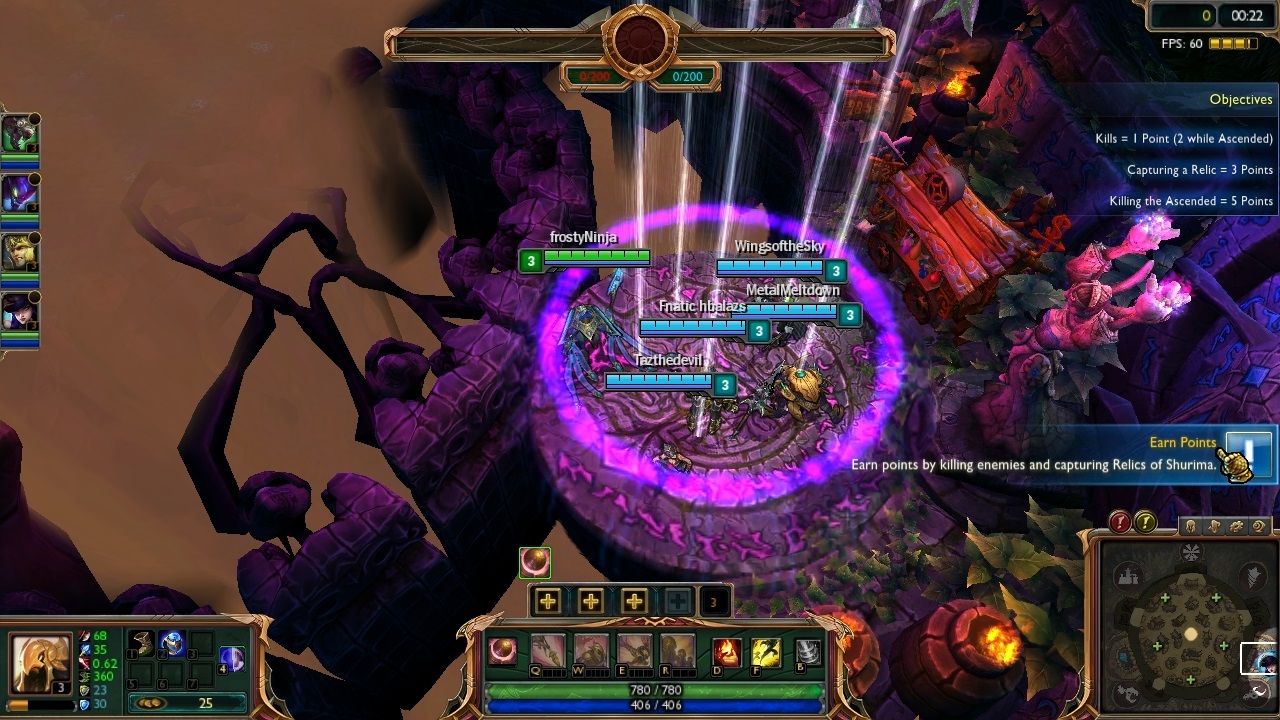Screen dimensions: 1280x720
Task: Click the recall icon labeled B
Action: (807, 652)
